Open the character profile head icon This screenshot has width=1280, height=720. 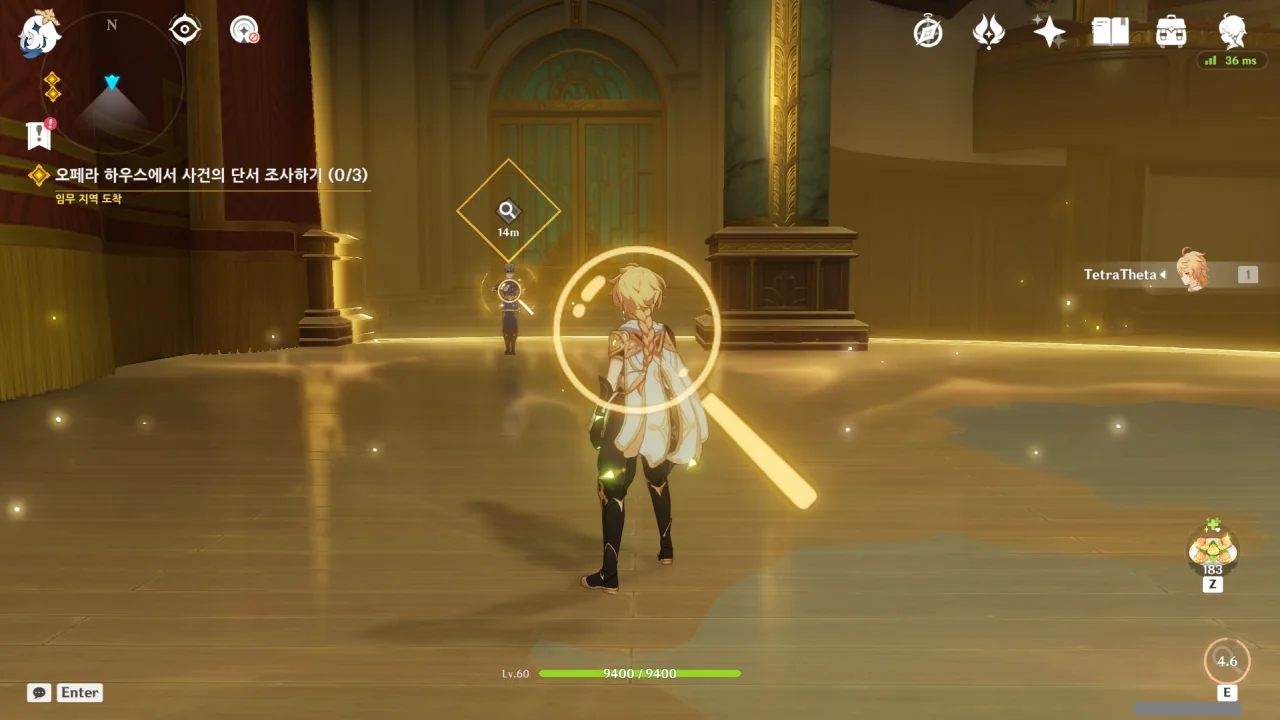tap(1232, 32)
